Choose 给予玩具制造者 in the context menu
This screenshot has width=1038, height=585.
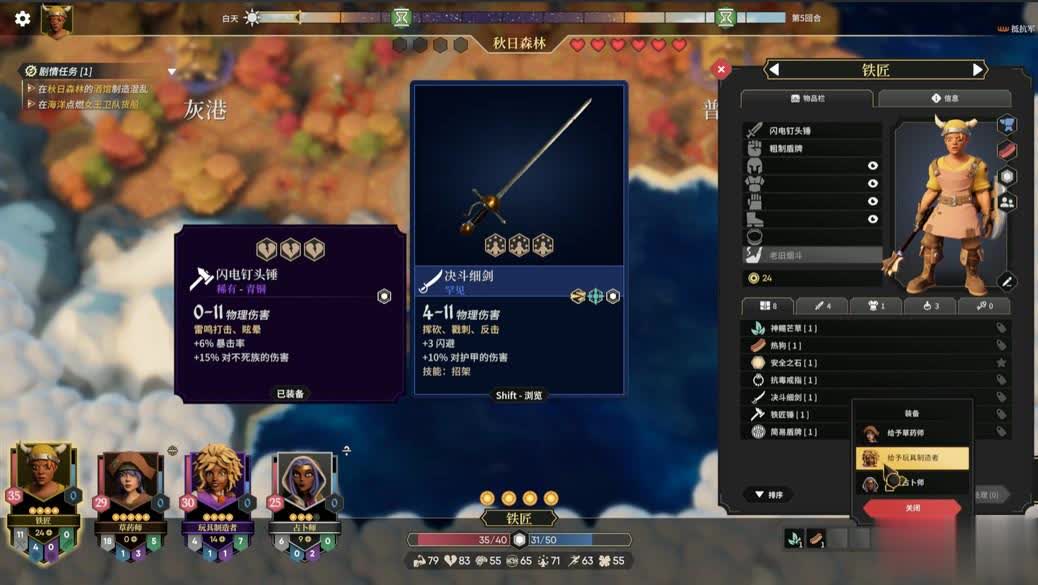coord(912,458)
